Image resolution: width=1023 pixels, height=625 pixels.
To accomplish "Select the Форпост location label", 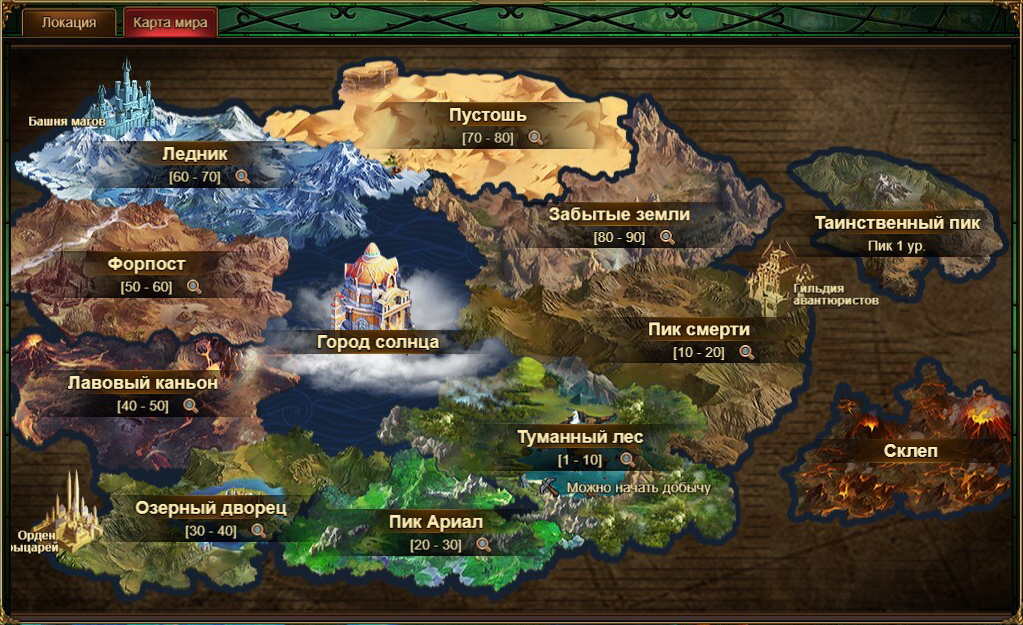I will tap(147, 264).
